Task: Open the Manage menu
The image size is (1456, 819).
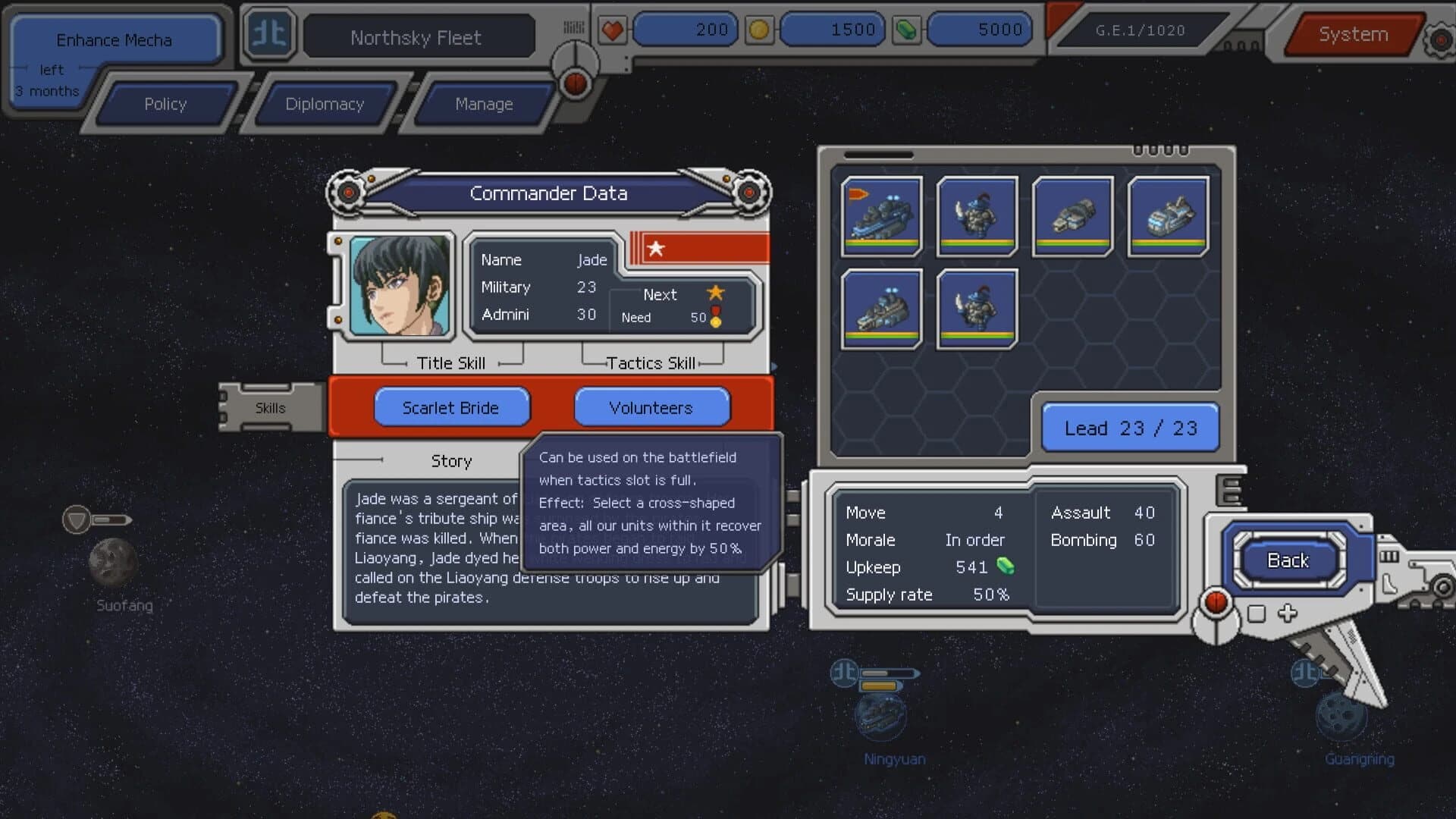Action: tap(485, 104)
